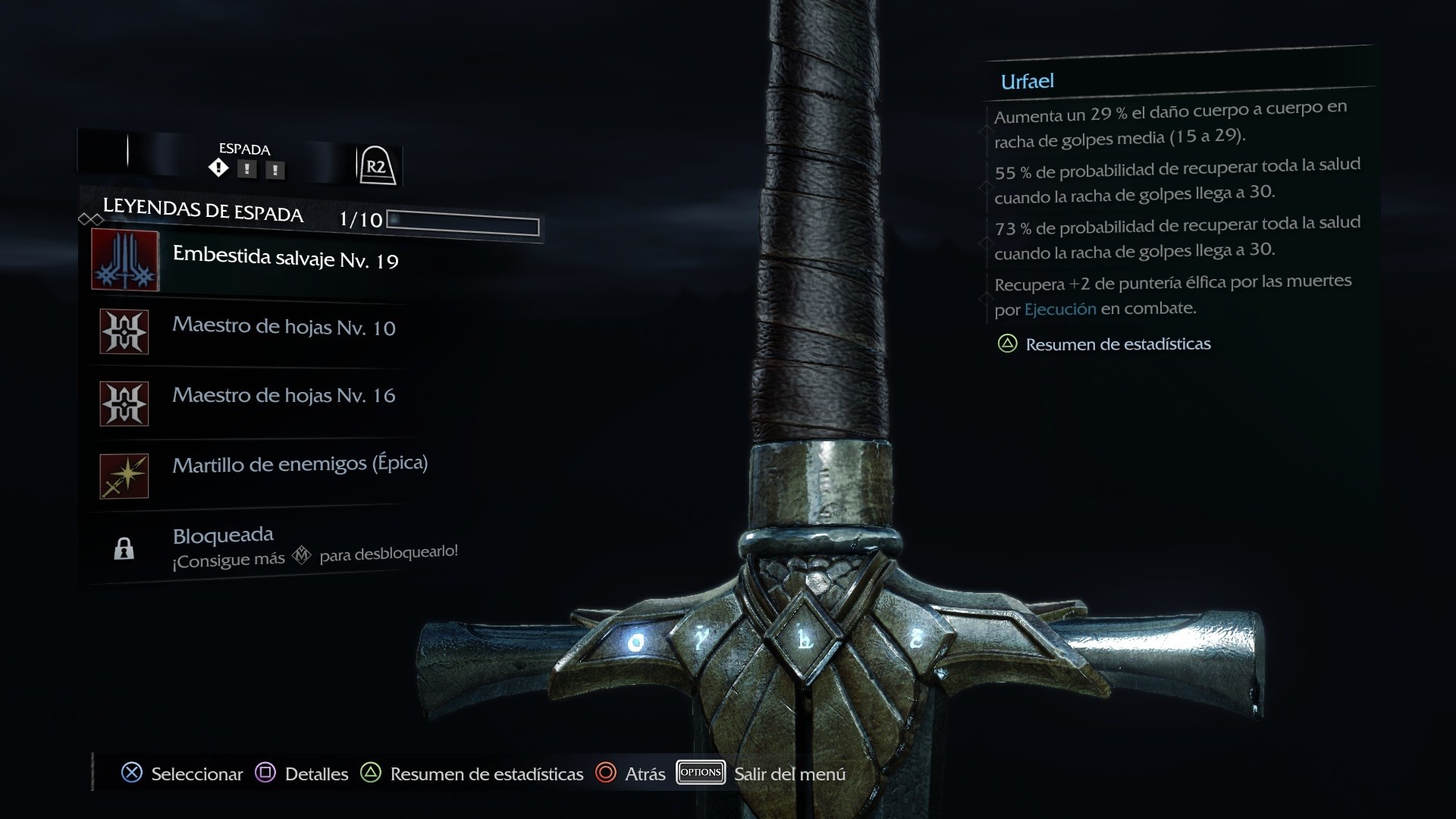Click the diamond exclamation icon under ESPADA
The image size is (1456, 819).
point(218,168)
